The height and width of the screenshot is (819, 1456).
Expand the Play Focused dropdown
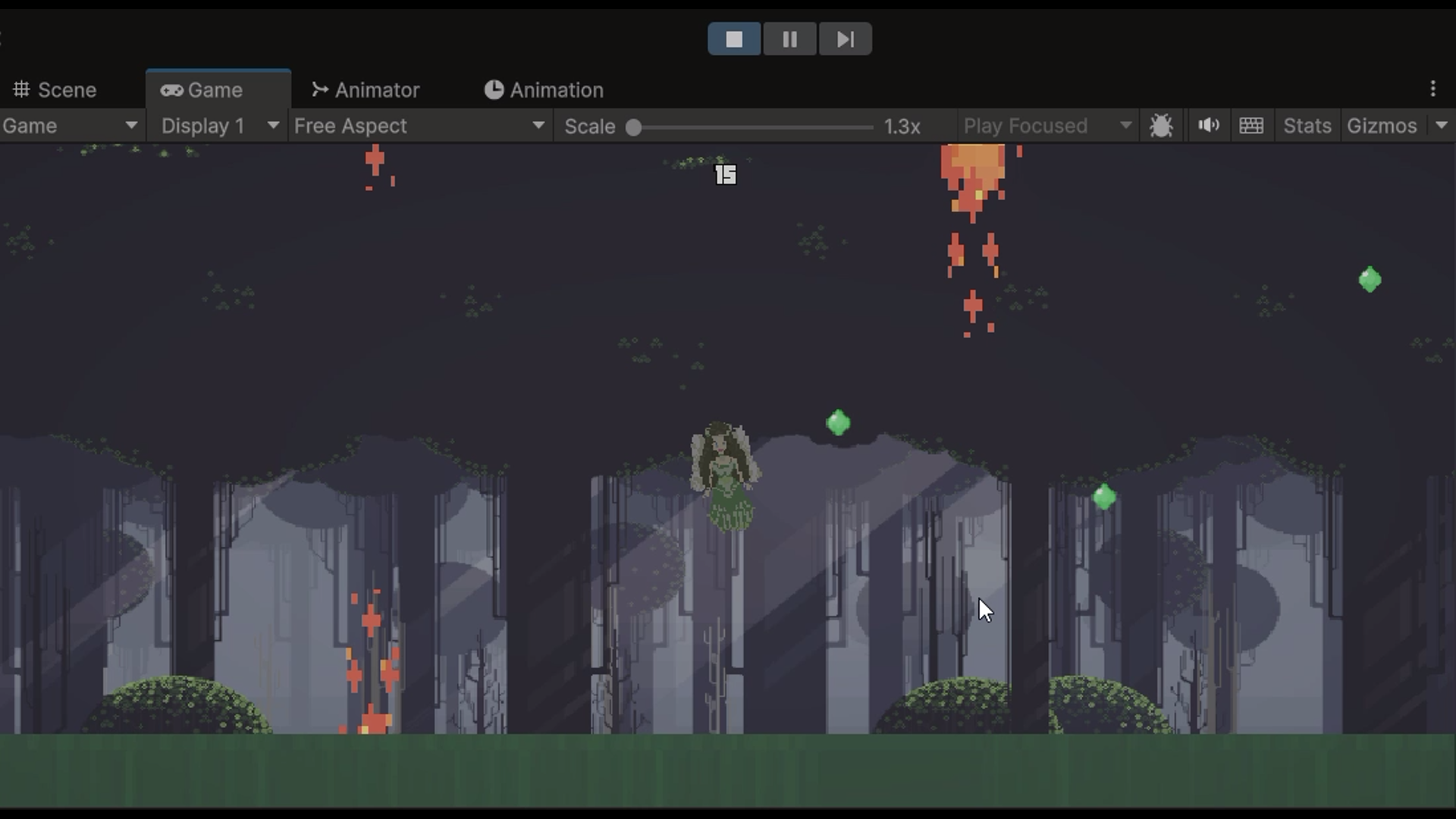1046,126
